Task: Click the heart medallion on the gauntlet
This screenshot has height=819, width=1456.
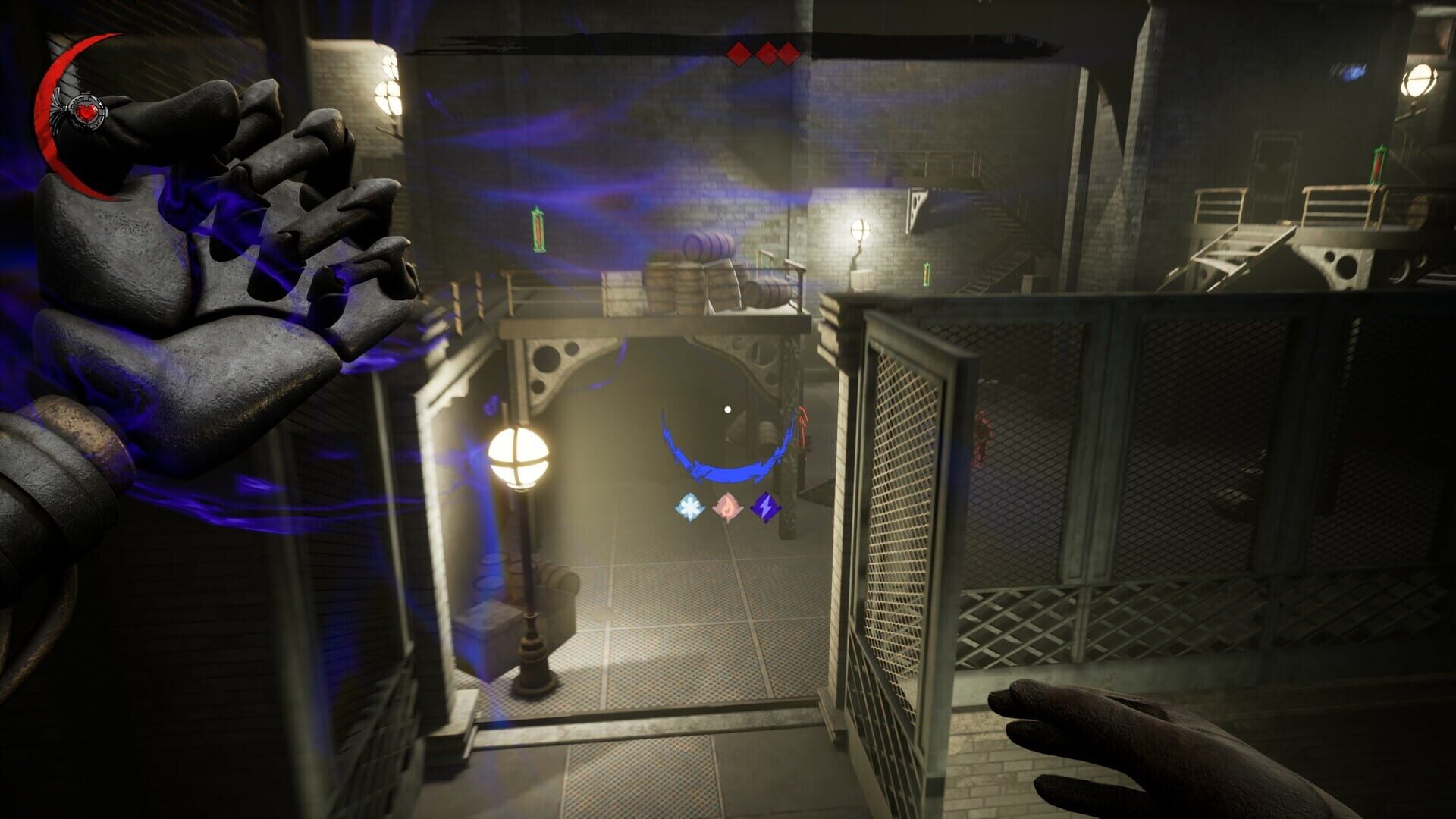Action: coord(86,111)
